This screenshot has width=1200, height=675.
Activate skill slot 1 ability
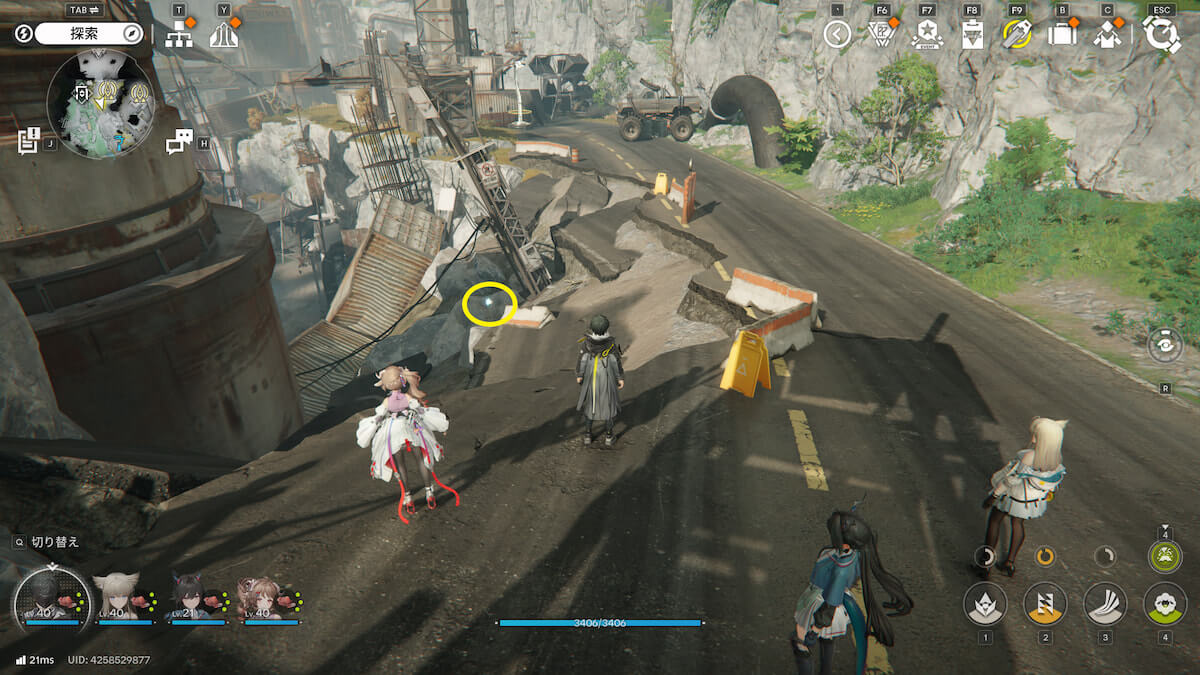tap(985, 604)
